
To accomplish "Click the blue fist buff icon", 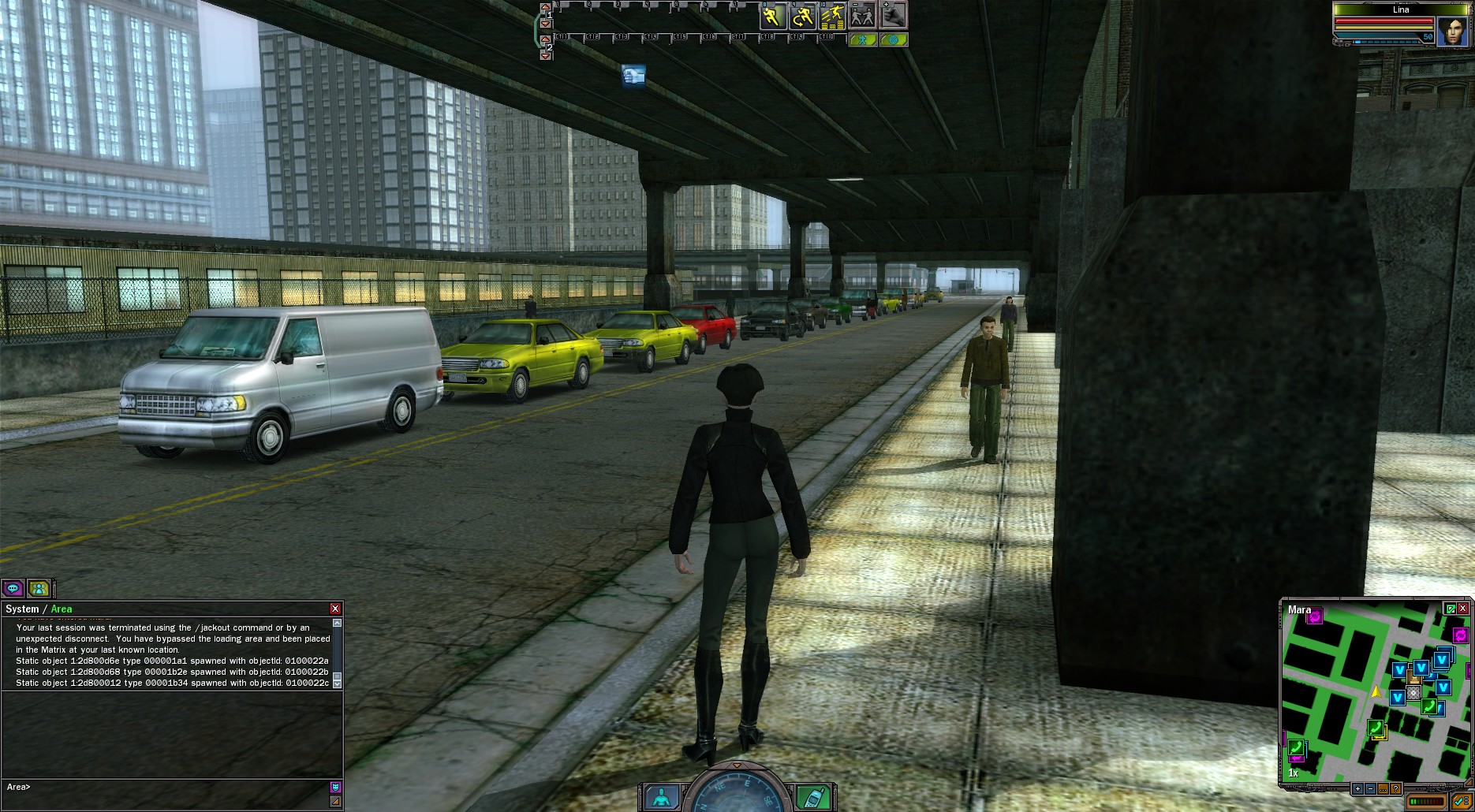I will coord(633,76).
